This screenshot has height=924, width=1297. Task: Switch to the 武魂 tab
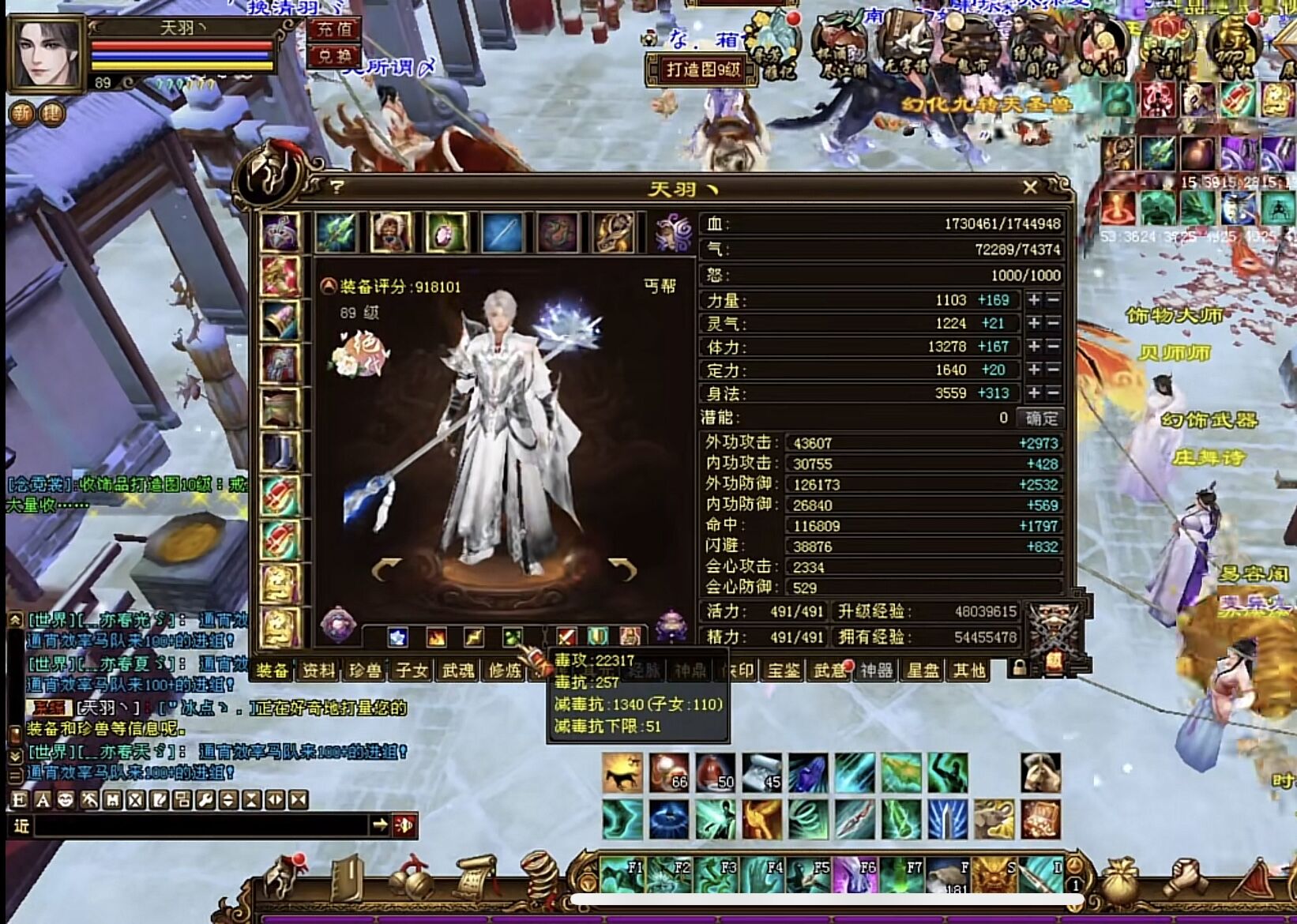458,670
